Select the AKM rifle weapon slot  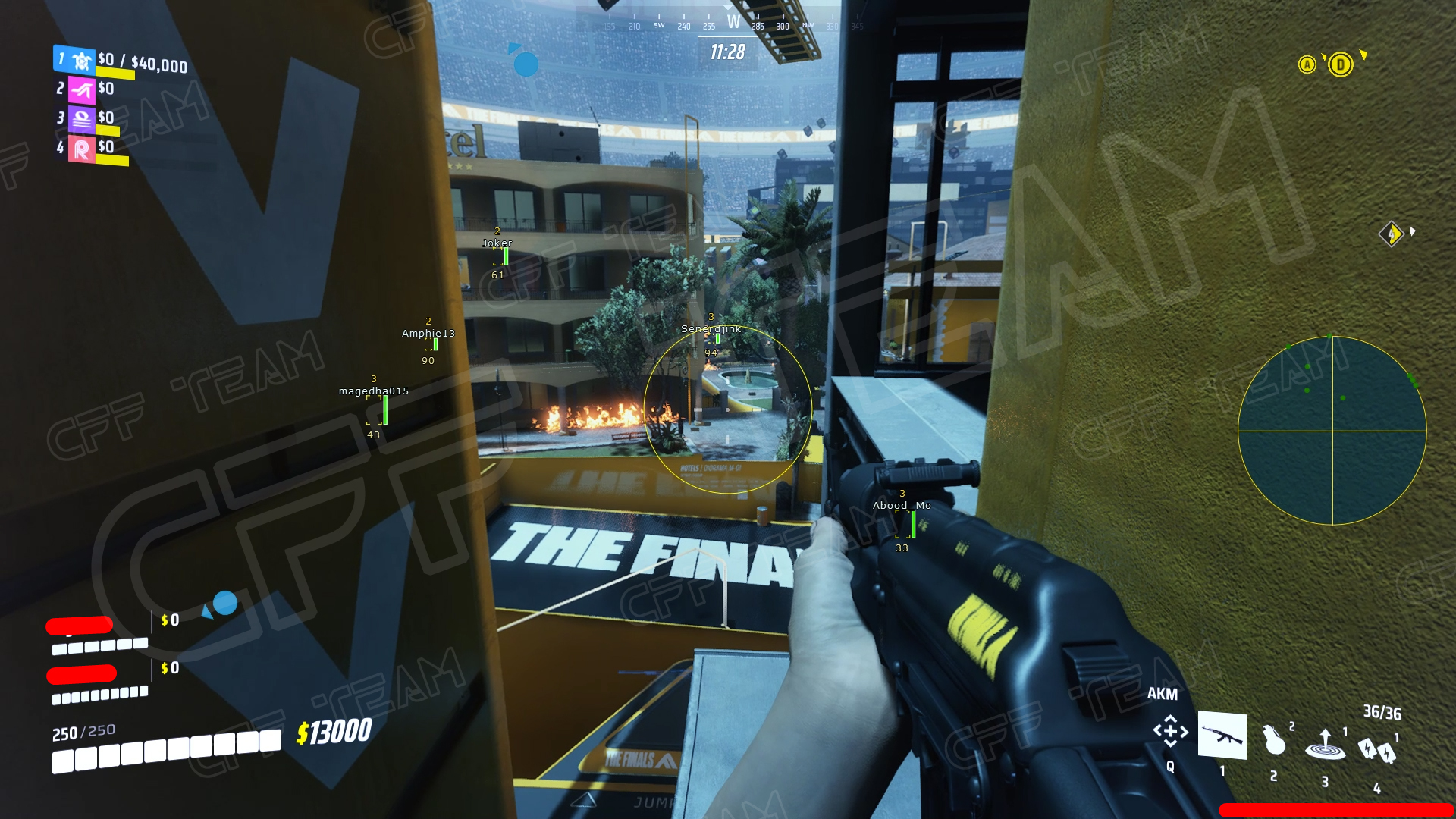pyautogui.click(x=1222, y=735)
